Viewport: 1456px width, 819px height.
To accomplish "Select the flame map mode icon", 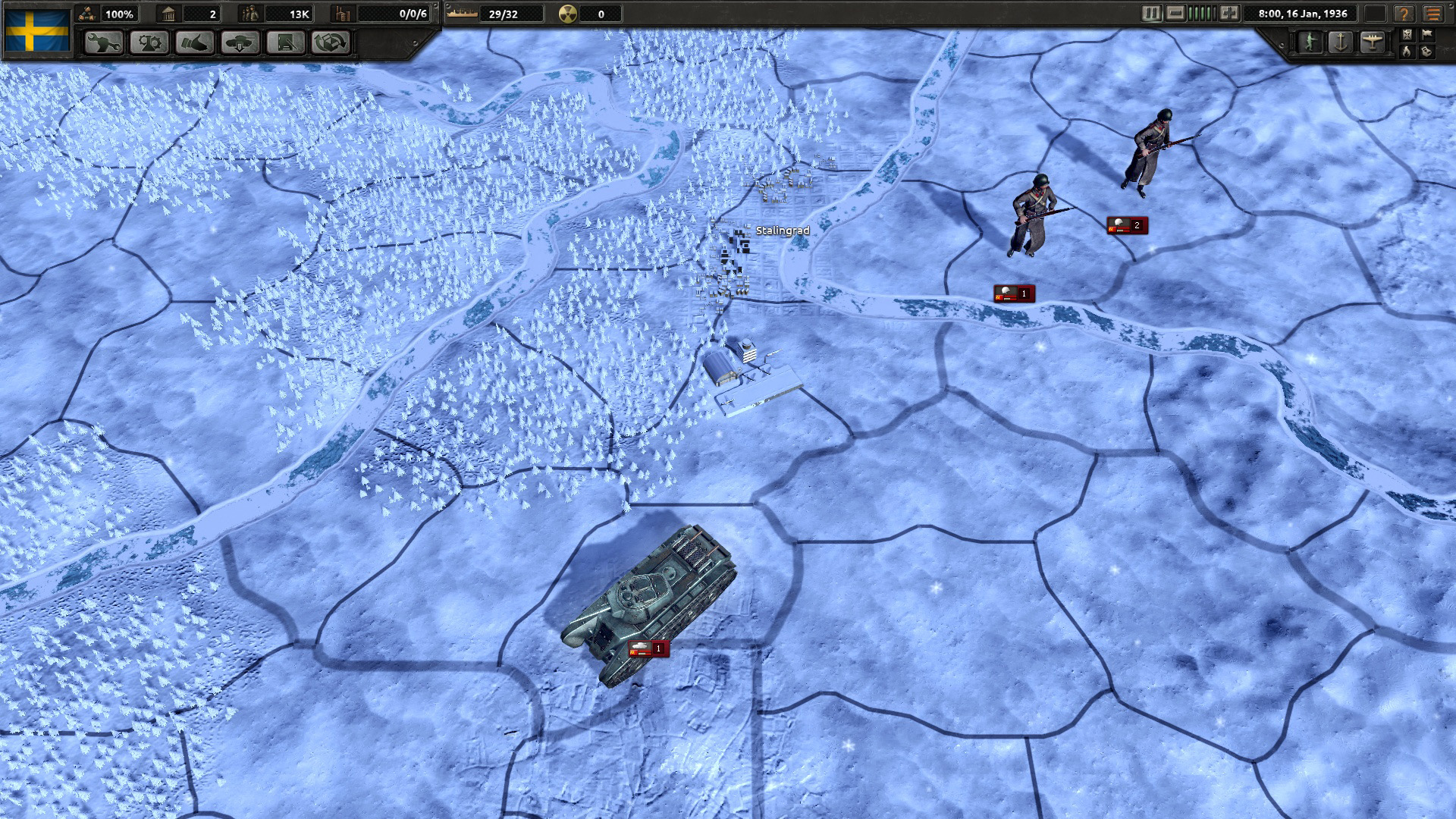I will pyautogui.click(x=1407, y=52).
